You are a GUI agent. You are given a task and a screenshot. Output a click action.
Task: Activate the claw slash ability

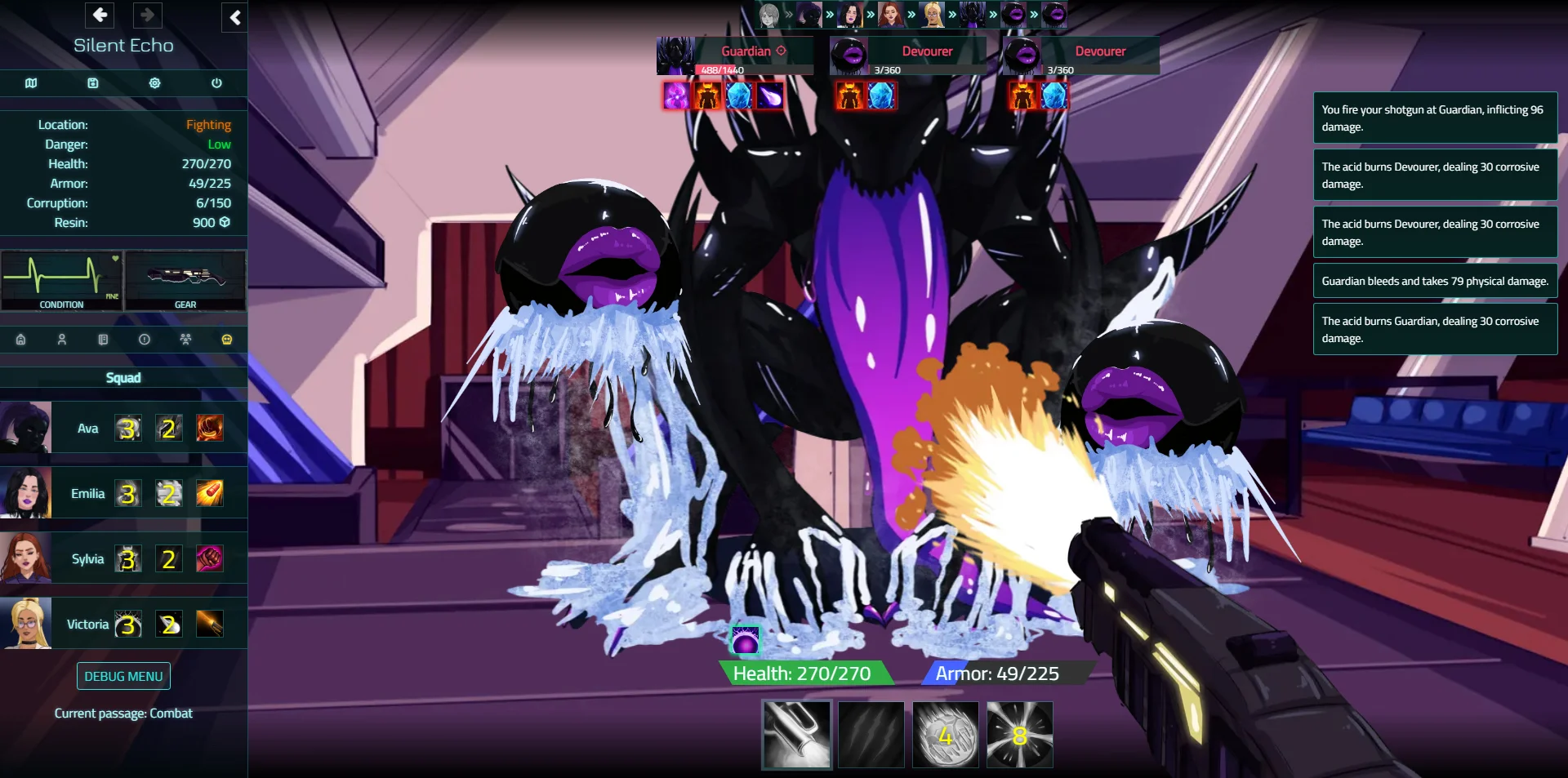(x=871, y=735)
